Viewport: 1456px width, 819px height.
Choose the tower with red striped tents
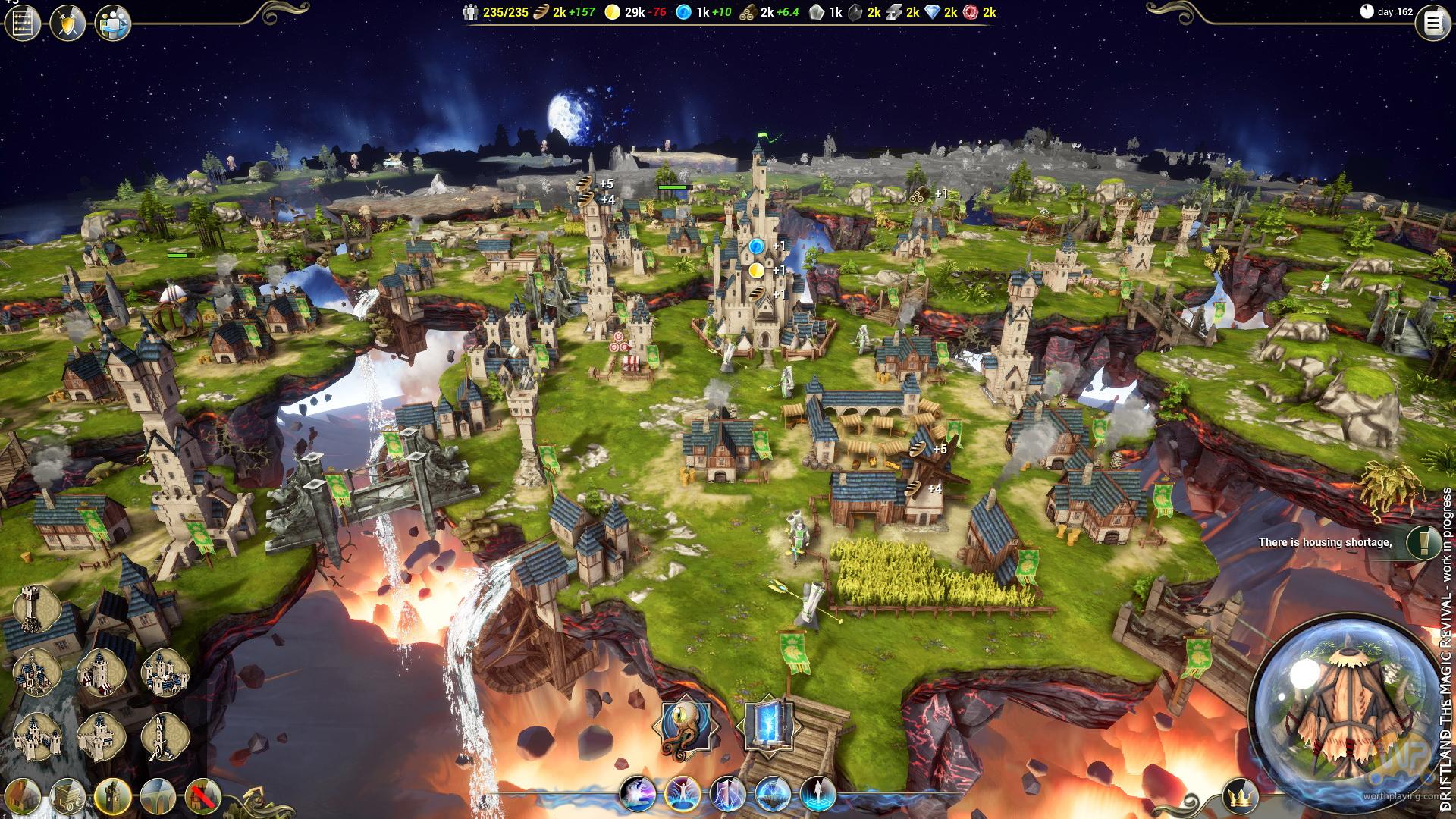point(101,673)
